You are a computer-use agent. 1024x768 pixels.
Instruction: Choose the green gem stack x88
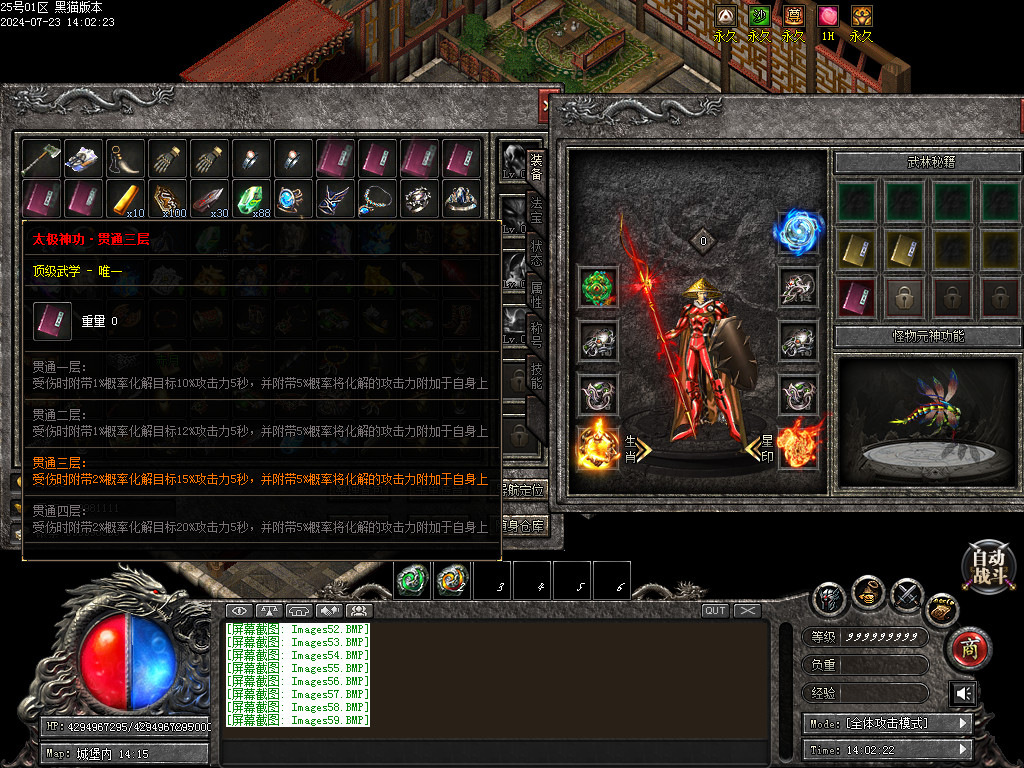pos(252,199)
